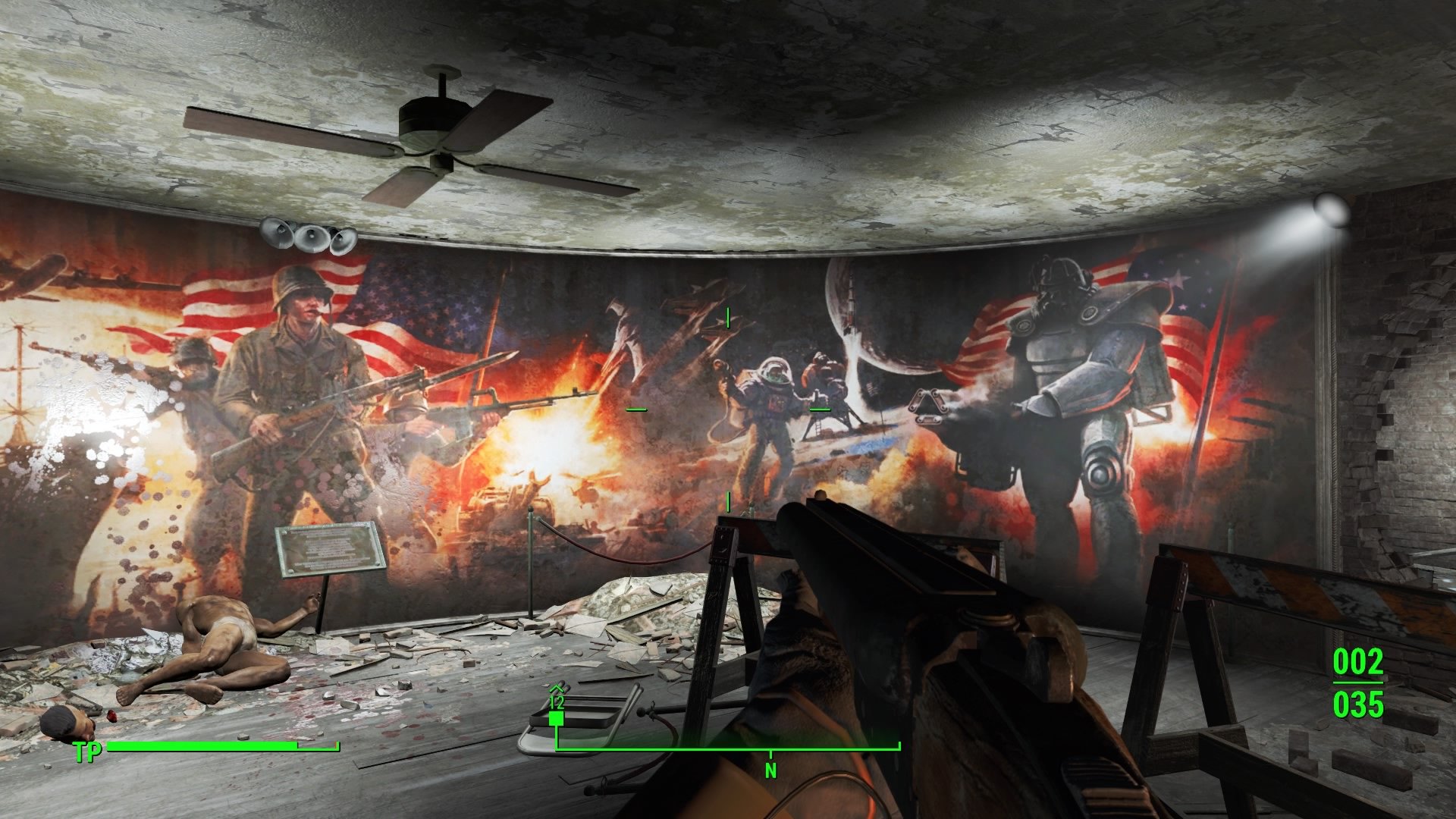Select the compass N marker on the HUD
1456x819 pixels.
[772, 767]
